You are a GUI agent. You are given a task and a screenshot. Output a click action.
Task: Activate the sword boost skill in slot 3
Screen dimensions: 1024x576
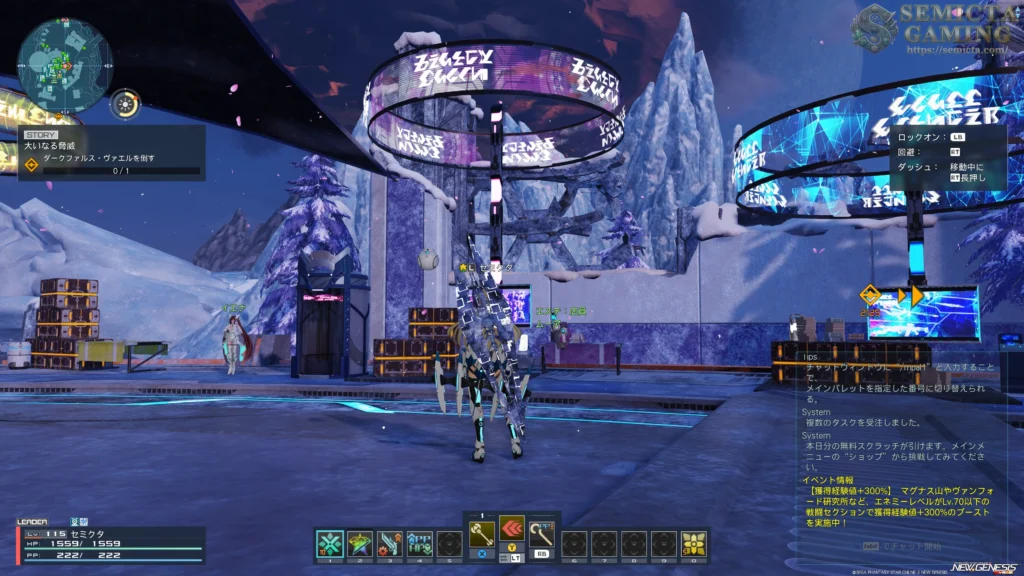389,543
